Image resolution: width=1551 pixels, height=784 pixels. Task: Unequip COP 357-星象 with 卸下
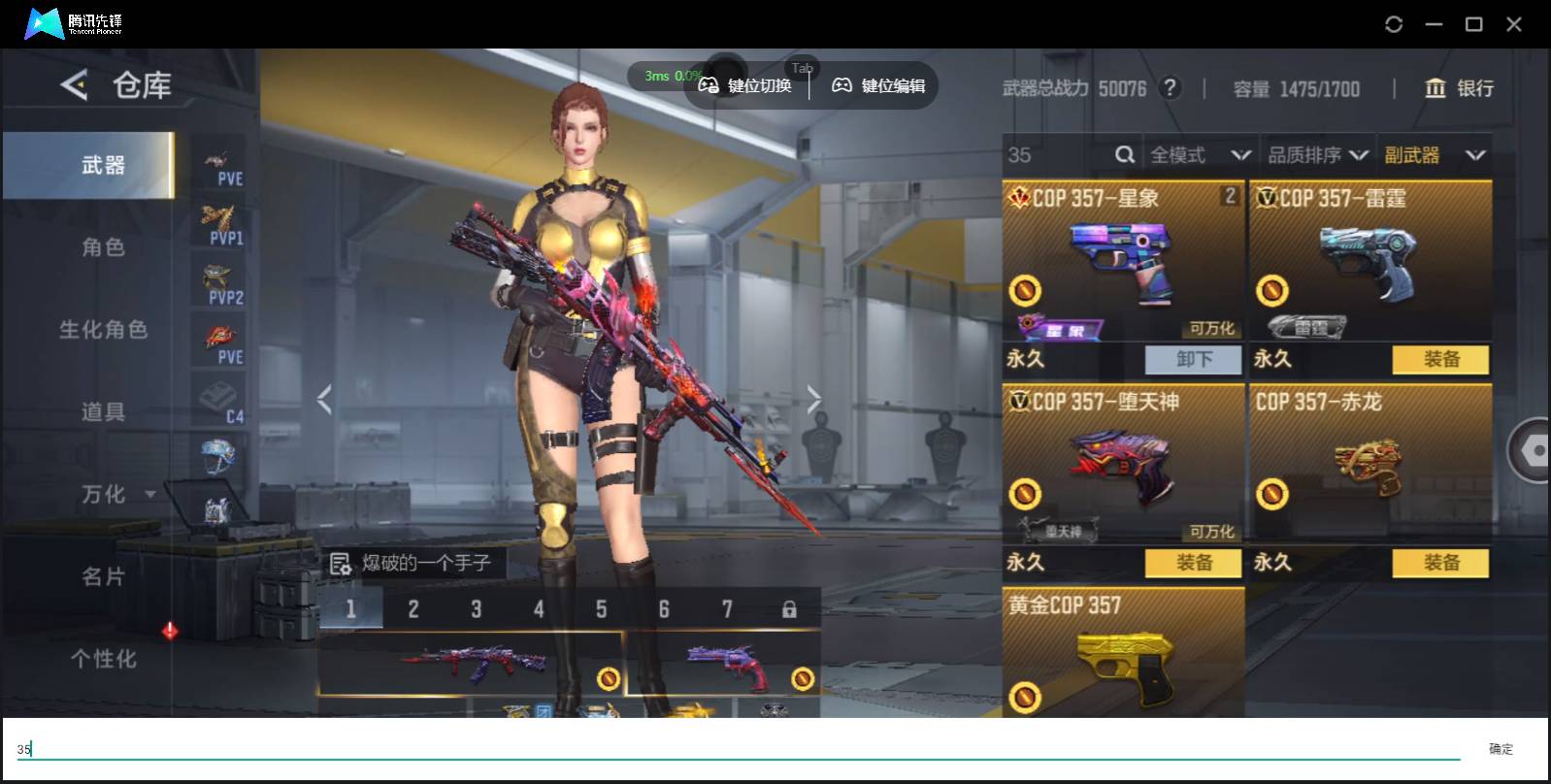1193,360
